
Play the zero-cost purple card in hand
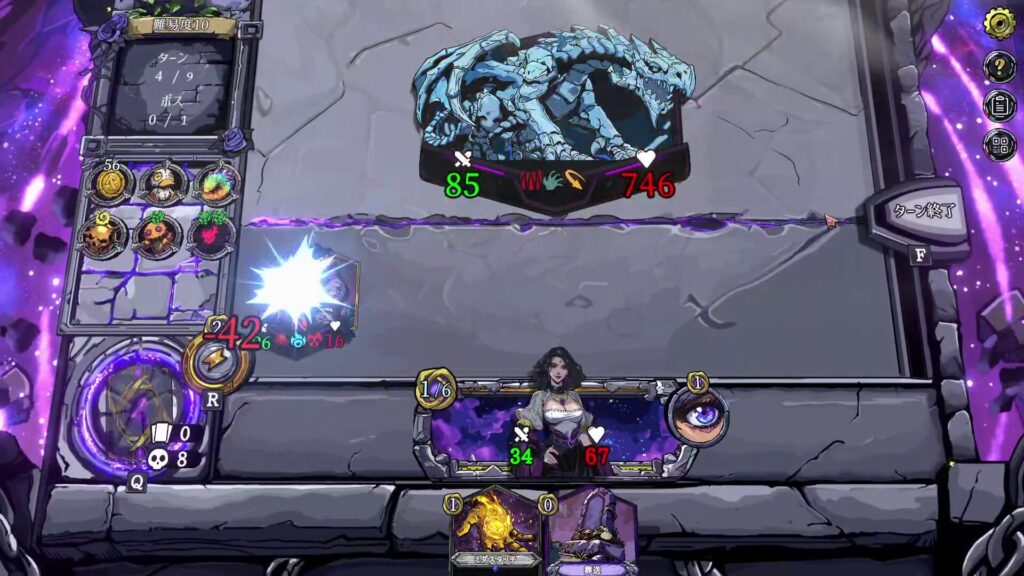590,532
